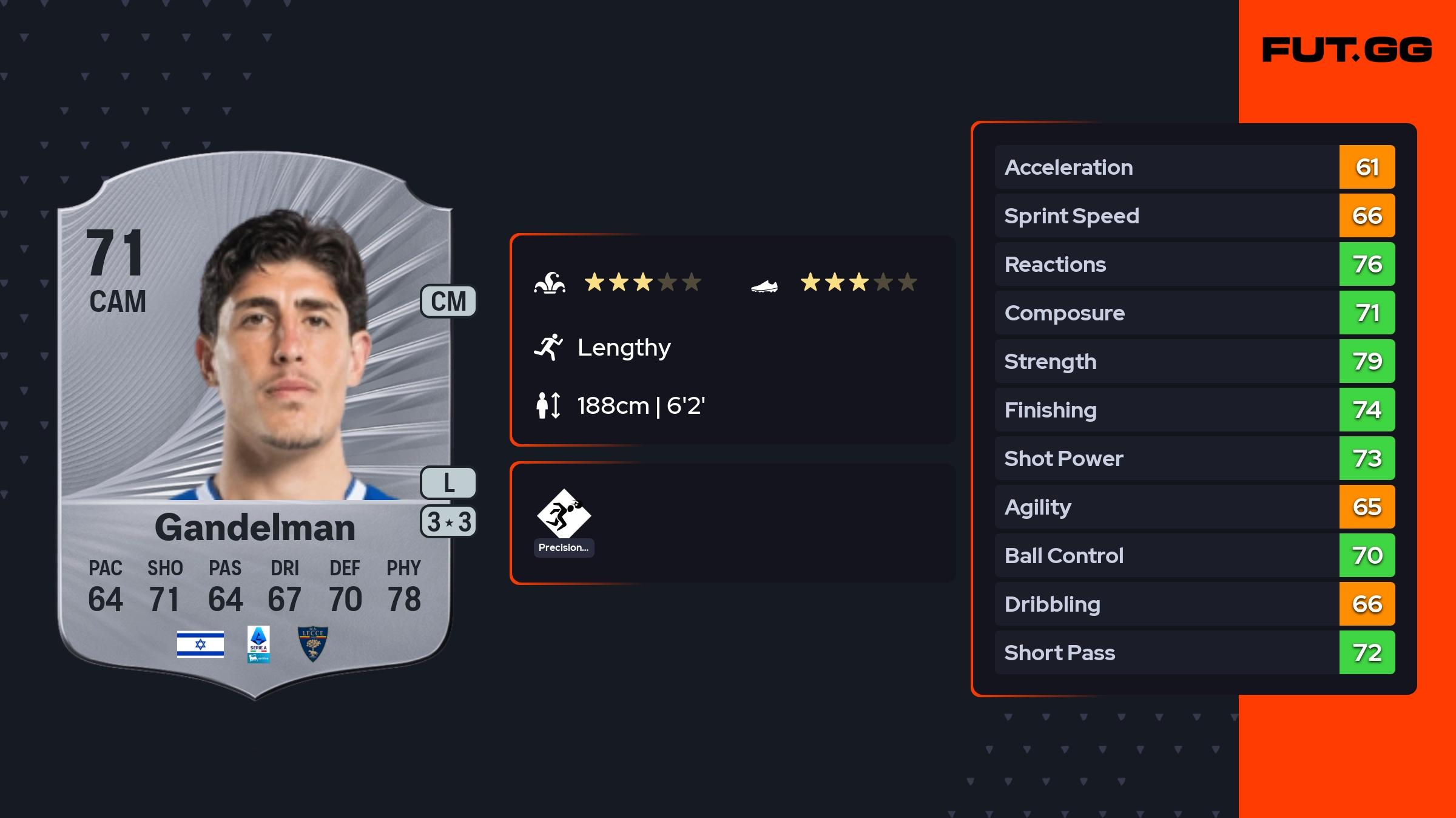1456x818 pixels.
Task: Click the Precision playstyle icon
Action: (564, 515)
